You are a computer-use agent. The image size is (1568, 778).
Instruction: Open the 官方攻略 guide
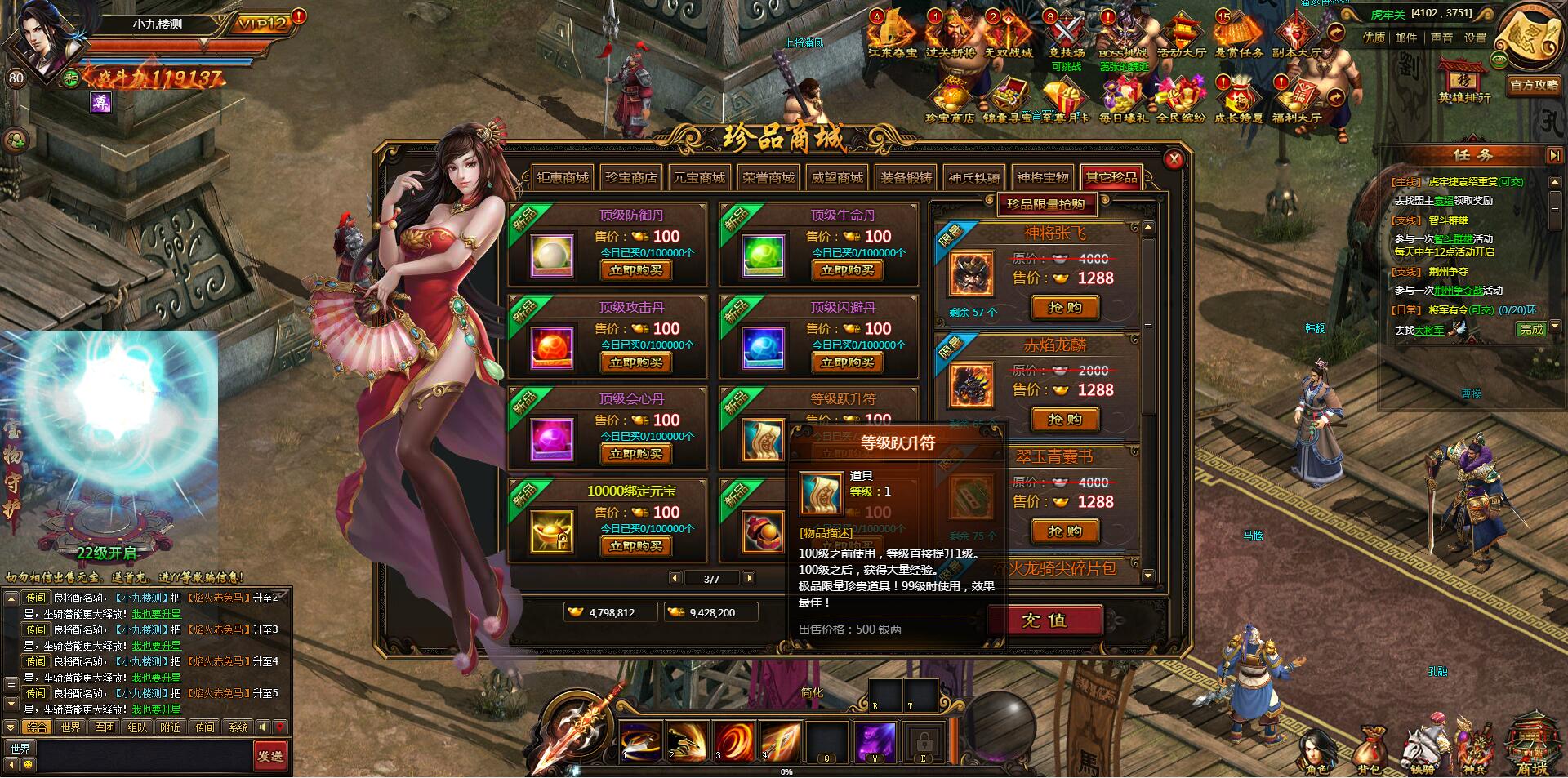(1534, 85)
